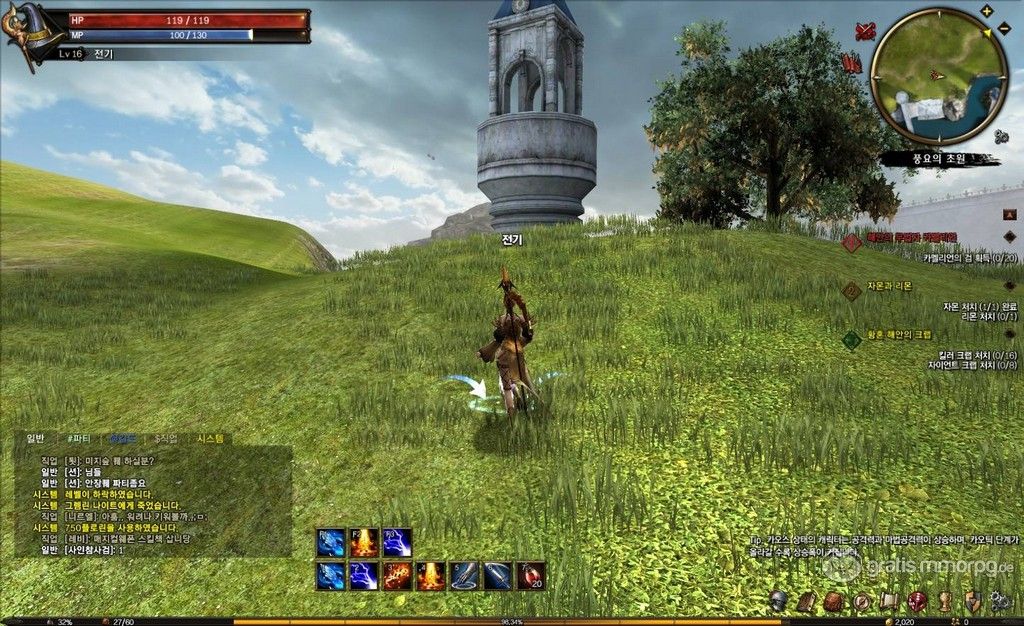Switch to the 일반 chat tab
Viewport: 1024px width, 626px height.
36,438
